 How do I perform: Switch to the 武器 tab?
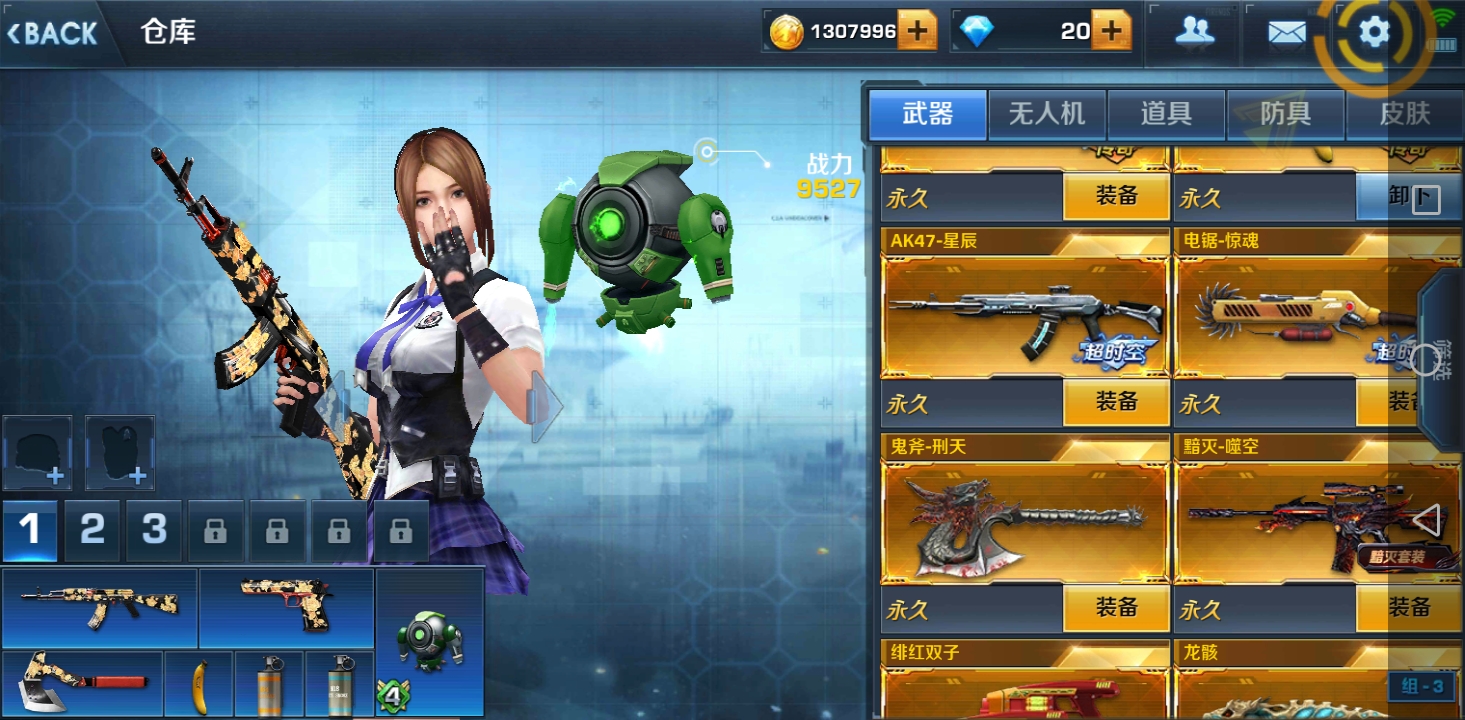[x=928, y=114]
